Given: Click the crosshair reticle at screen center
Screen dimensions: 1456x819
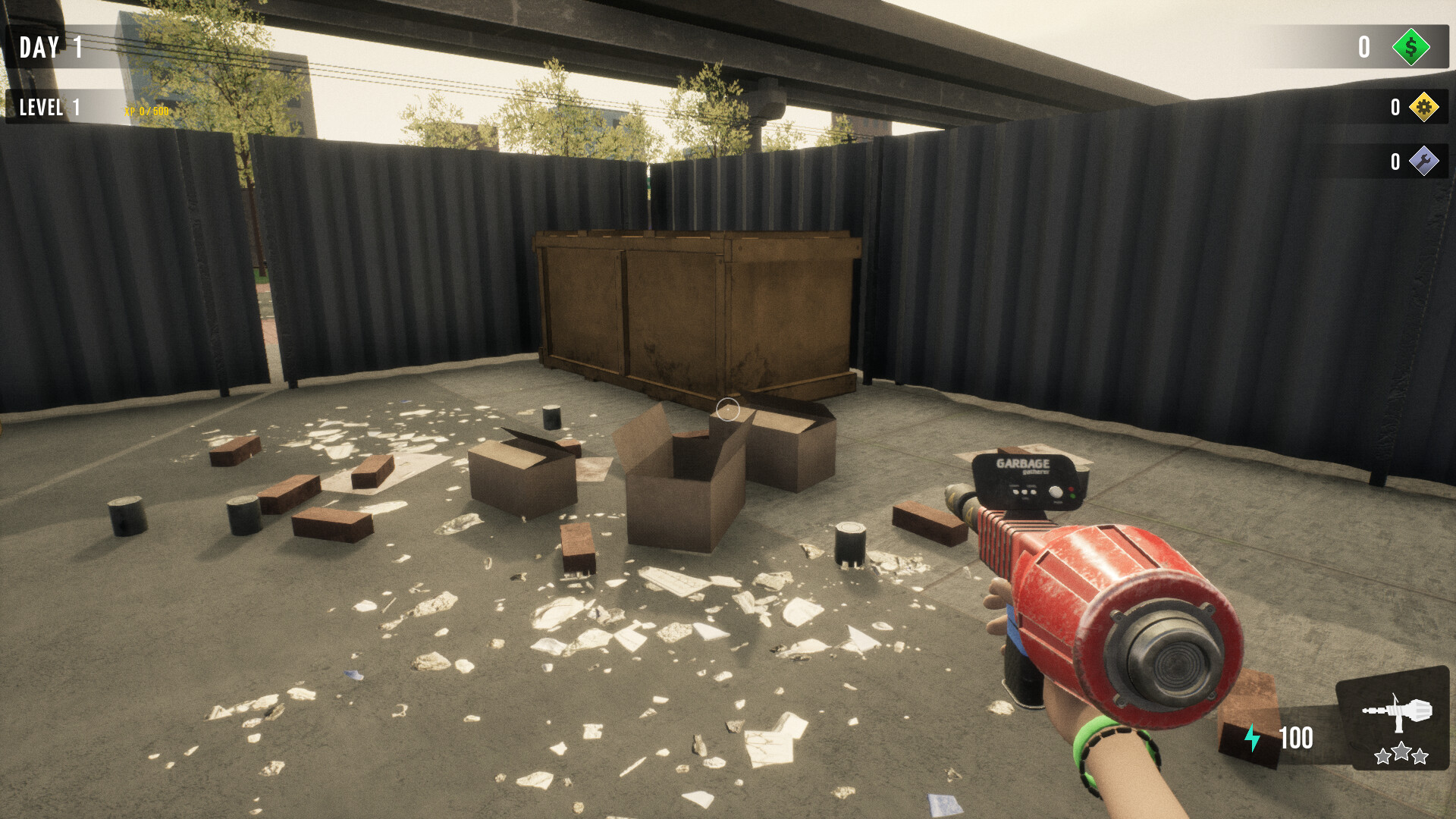Looking at the screenshot, I should (726, 409).
